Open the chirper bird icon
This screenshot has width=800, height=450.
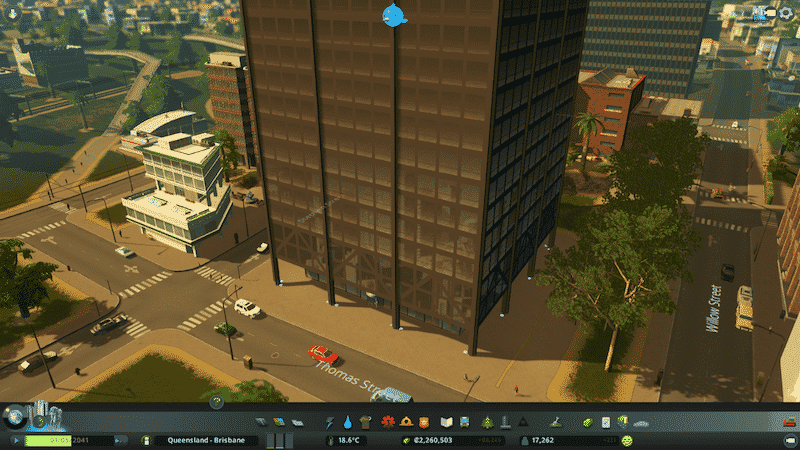tap(395, 14)
